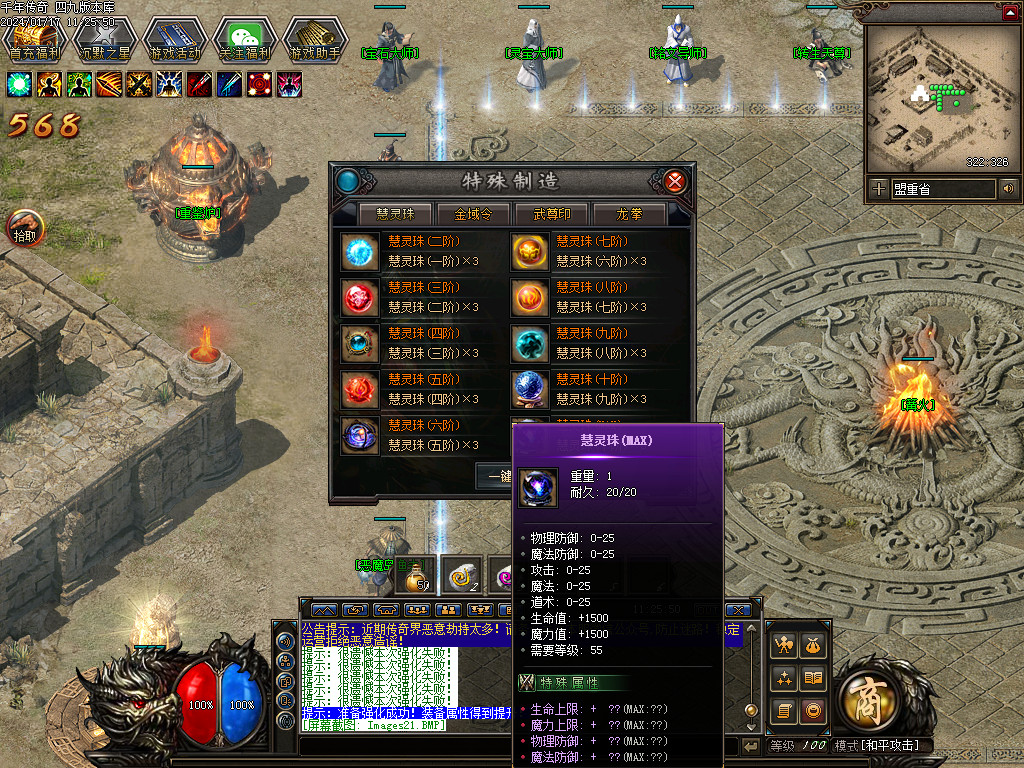Click the minimap

click(939, 97)
